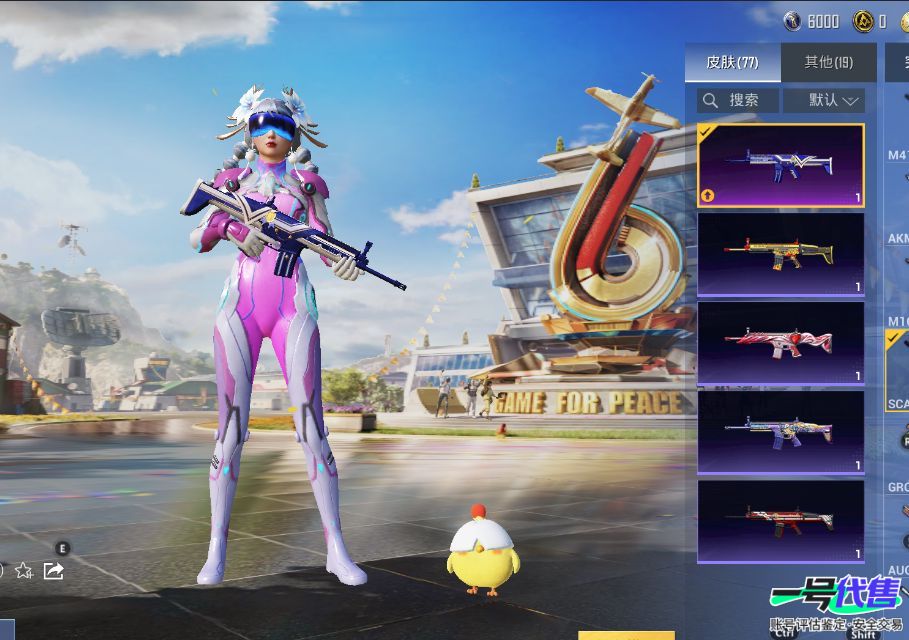The height and width of the screenshot is (640, 909).
Task: Click the 搜索 search box
Action: (x=738, y=100)
